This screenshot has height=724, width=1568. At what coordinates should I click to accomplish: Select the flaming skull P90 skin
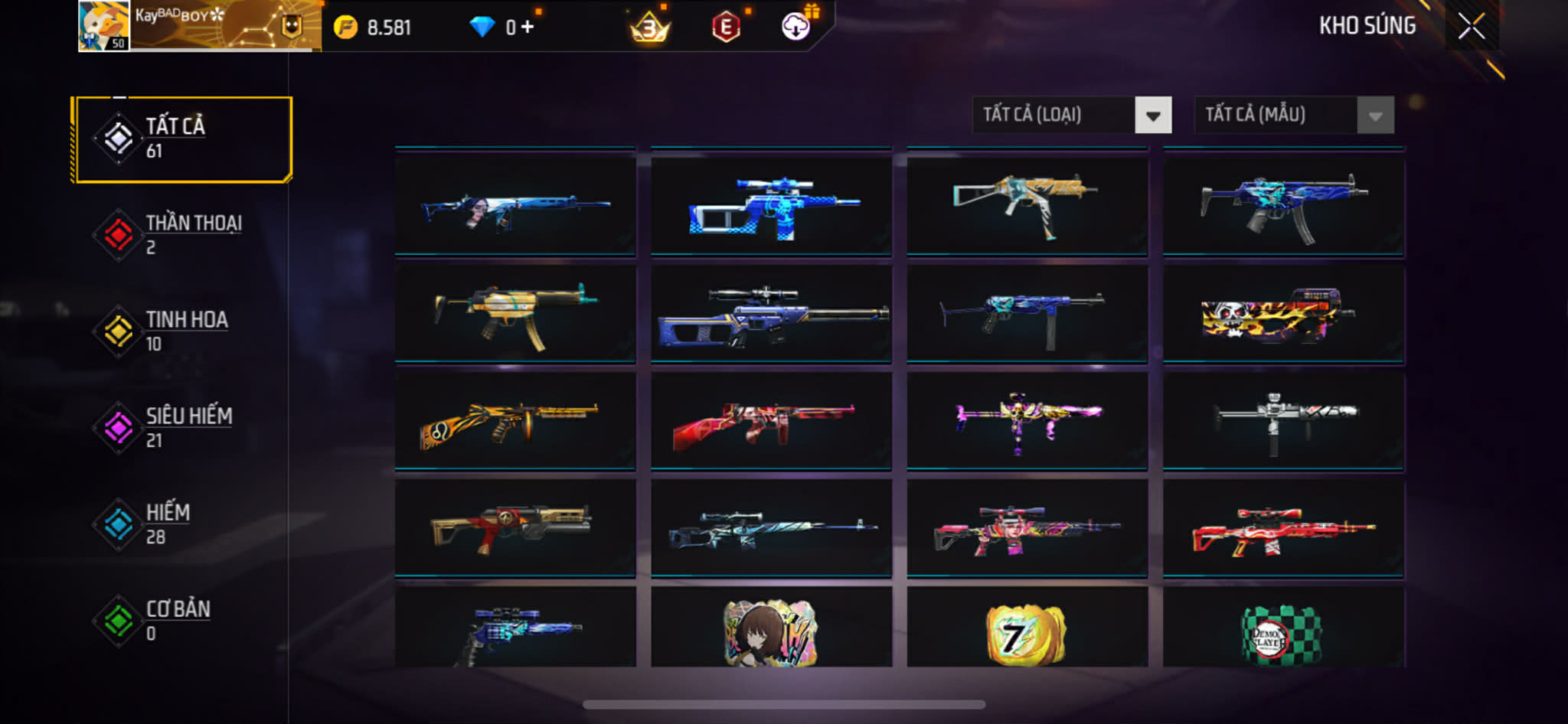pos(1283,315)
